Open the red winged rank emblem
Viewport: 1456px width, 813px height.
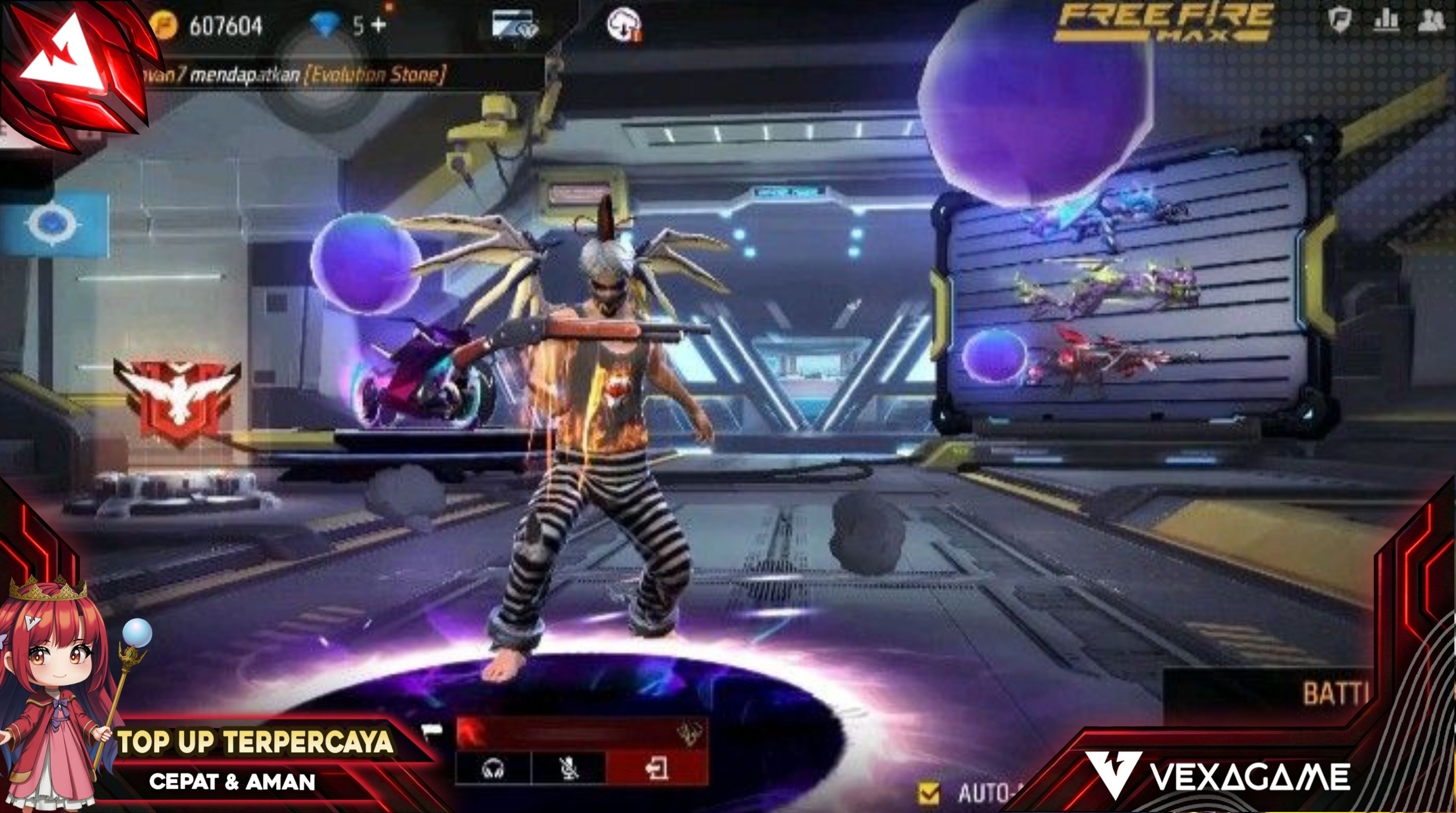tap(177, 398)
